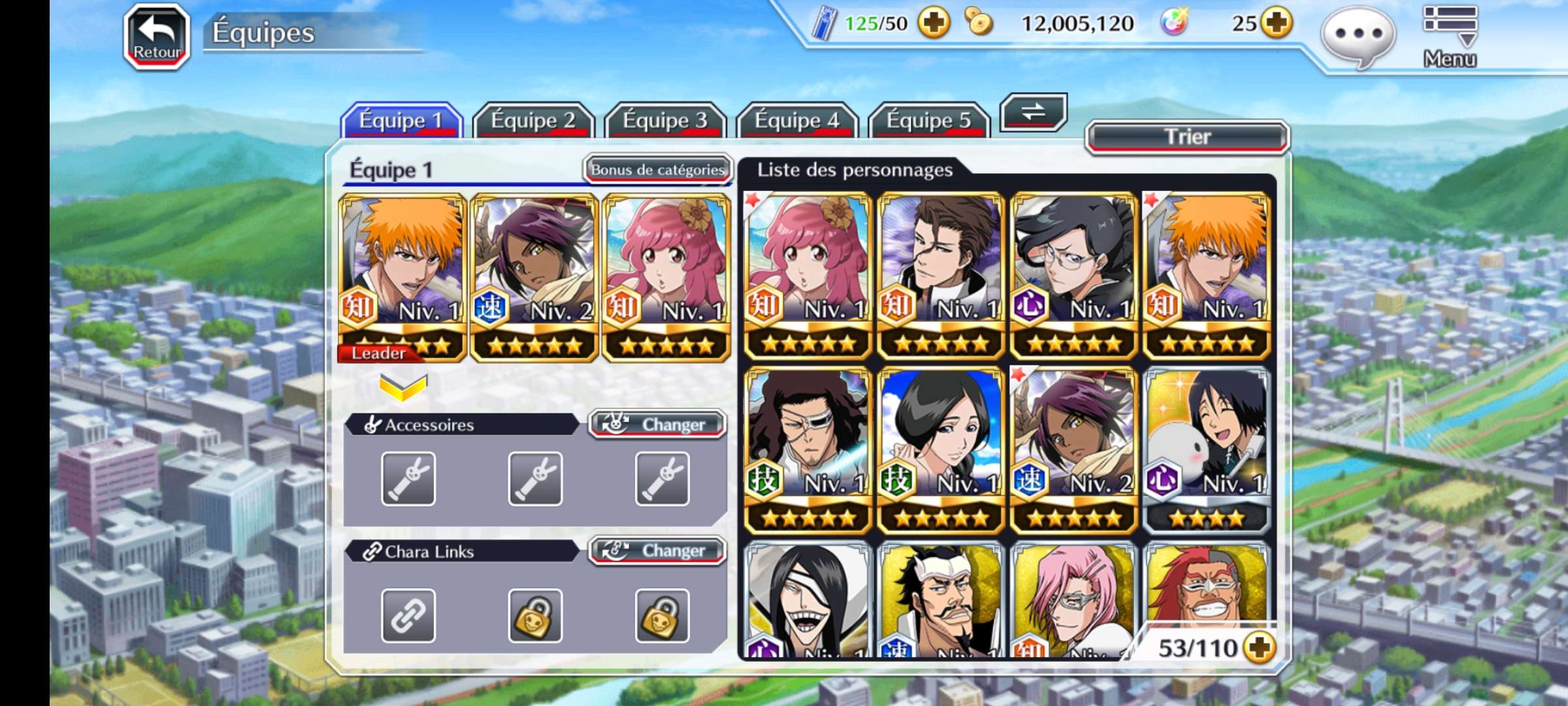Viewport: 1568px width, 706px height.
Task: Sort characters with the Trier button
Action: pos(1187,137)
